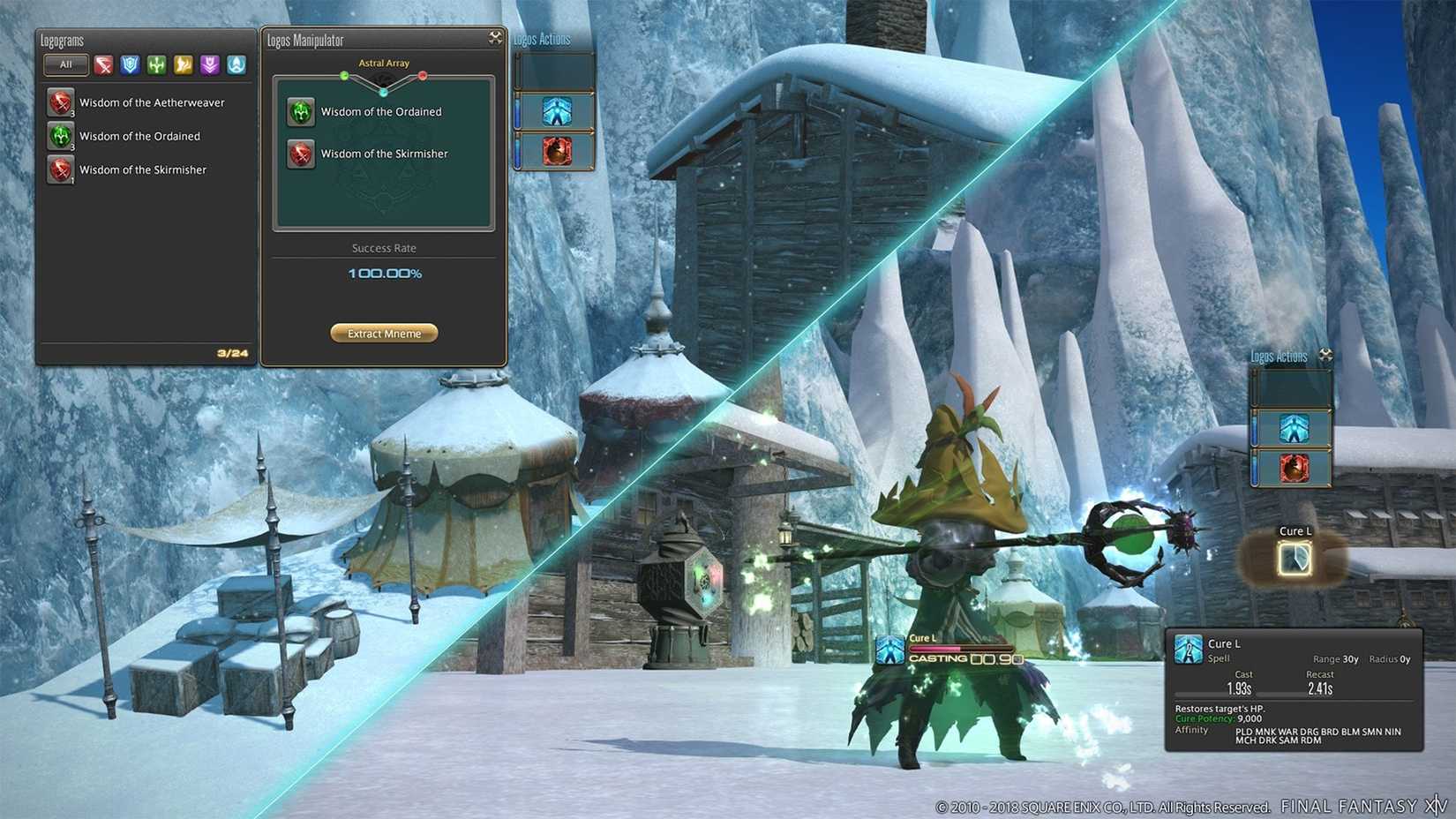Toggle the yellow logogram category filter

183,64
